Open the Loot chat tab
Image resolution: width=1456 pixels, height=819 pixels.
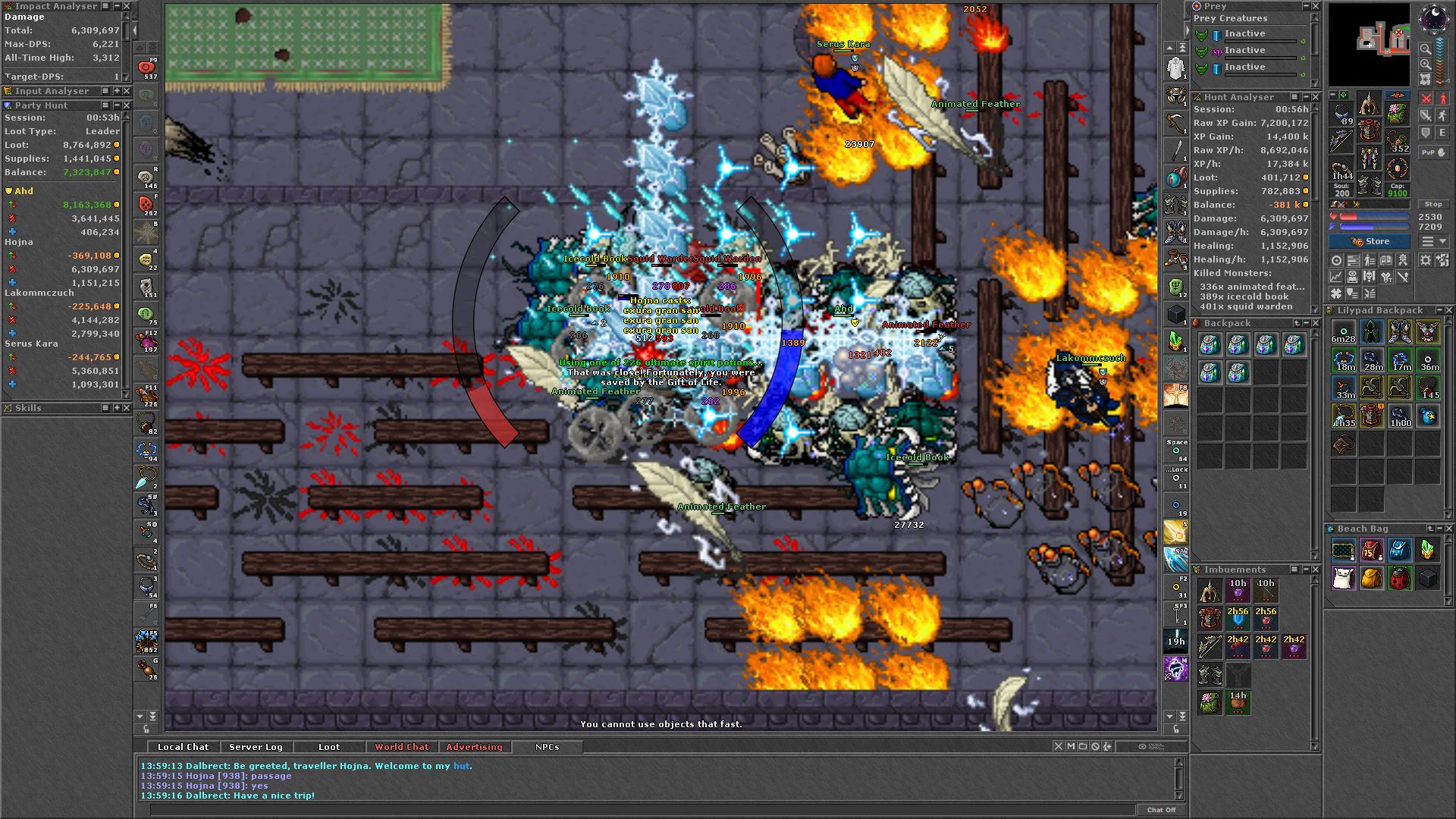point(328,747)
